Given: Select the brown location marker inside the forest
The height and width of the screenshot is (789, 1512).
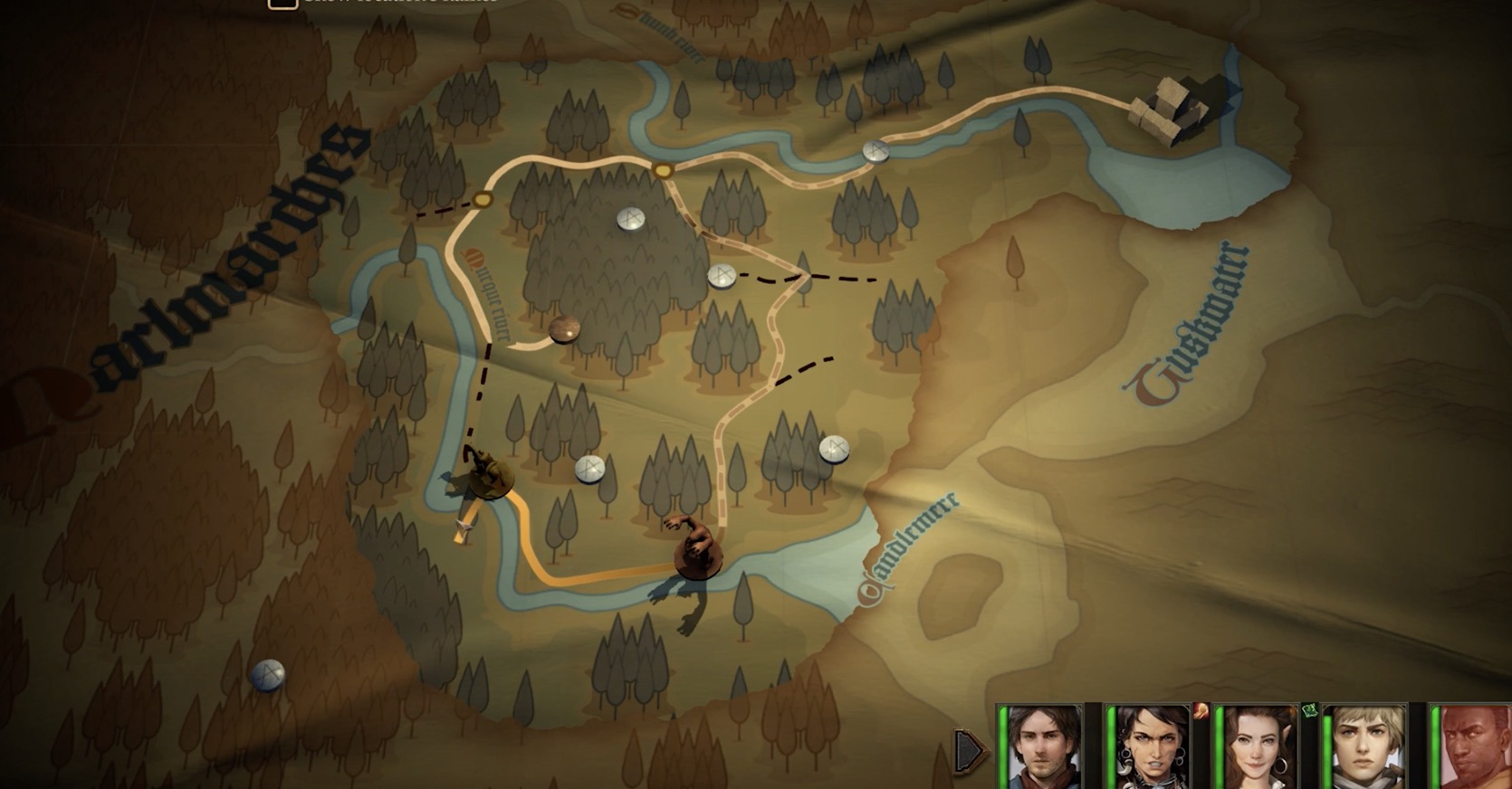Looking at the screenshot, I should tap(564, 329).
